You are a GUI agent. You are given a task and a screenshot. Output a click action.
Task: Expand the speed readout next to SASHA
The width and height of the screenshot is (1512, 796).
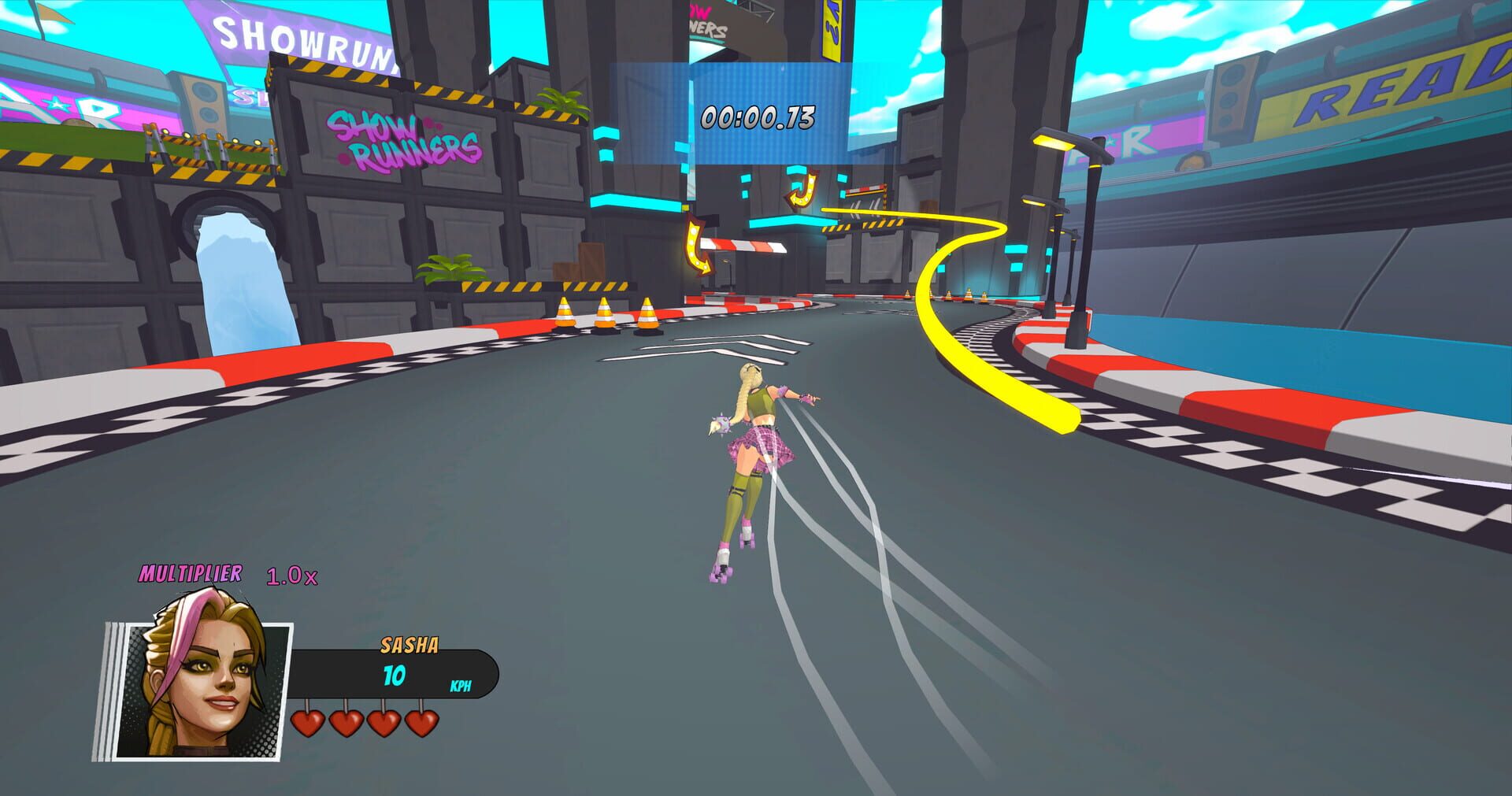(394, 674)
